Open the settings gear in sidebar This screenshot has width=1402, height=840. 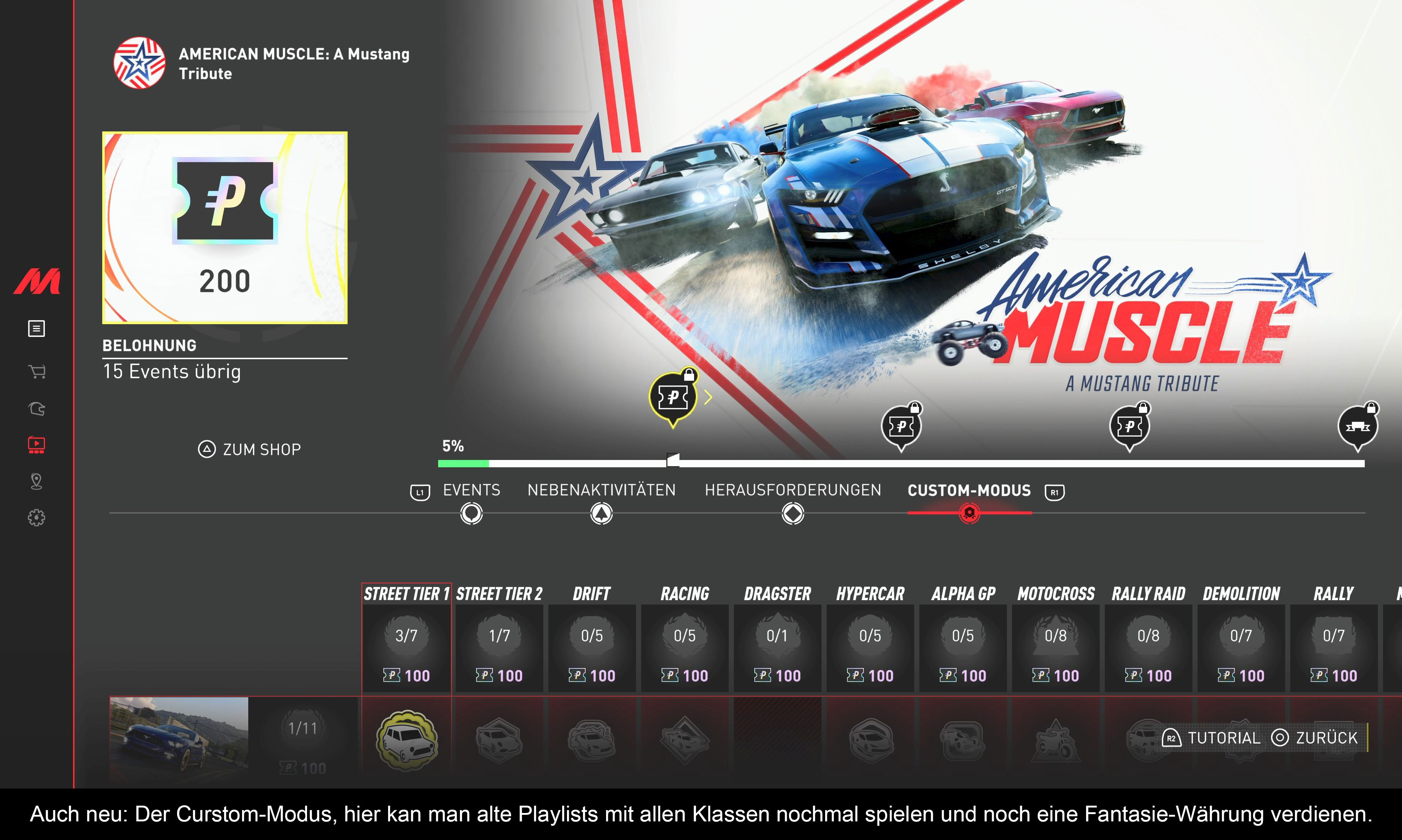click(x=37, y=517)
